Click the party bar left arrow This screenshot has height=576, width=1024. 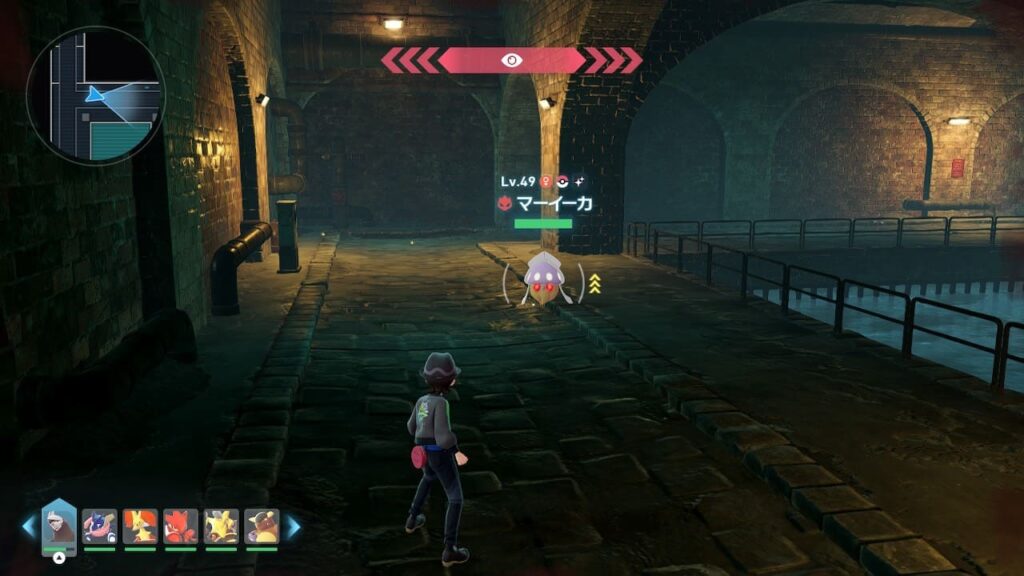(x=29, y=527)
